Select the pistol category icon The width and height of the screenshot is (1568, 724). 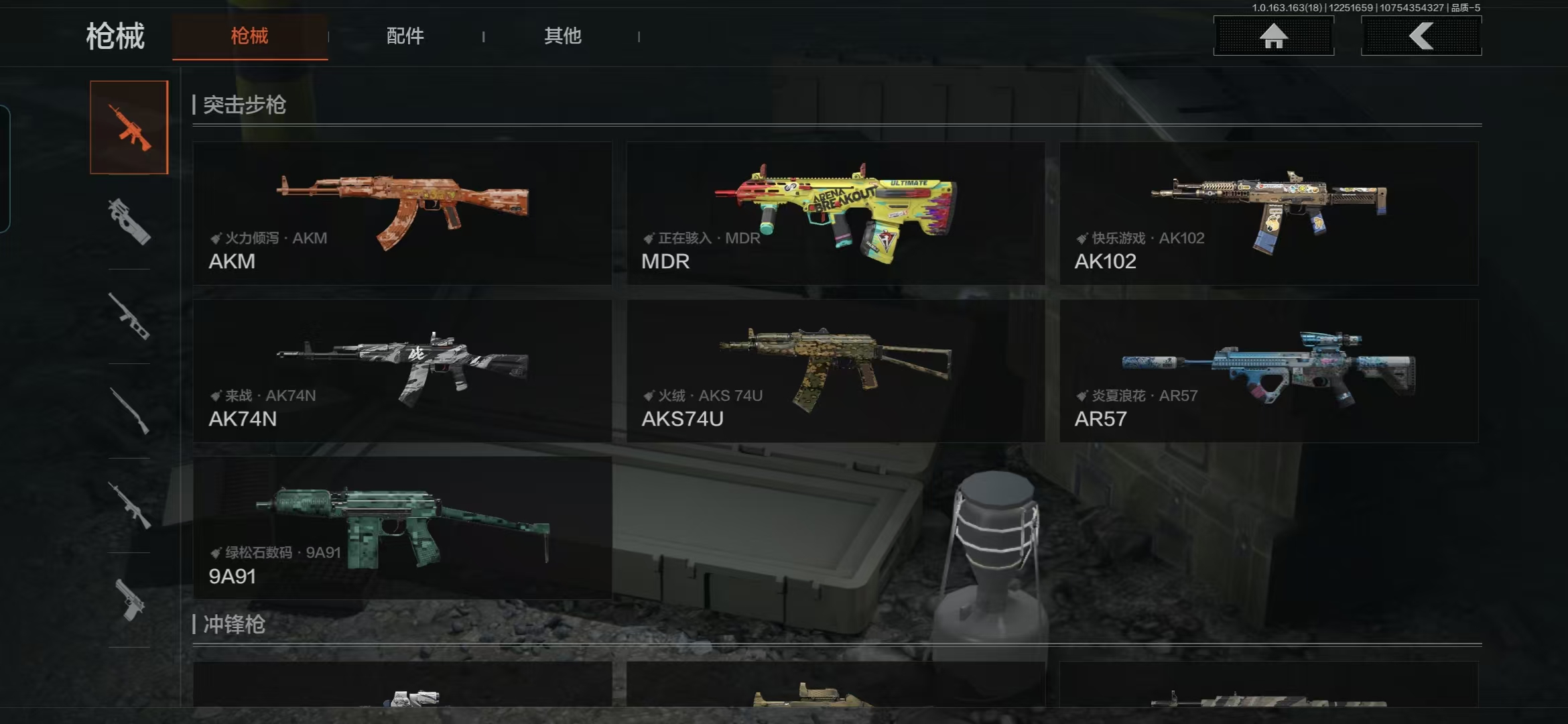(129, 600)
